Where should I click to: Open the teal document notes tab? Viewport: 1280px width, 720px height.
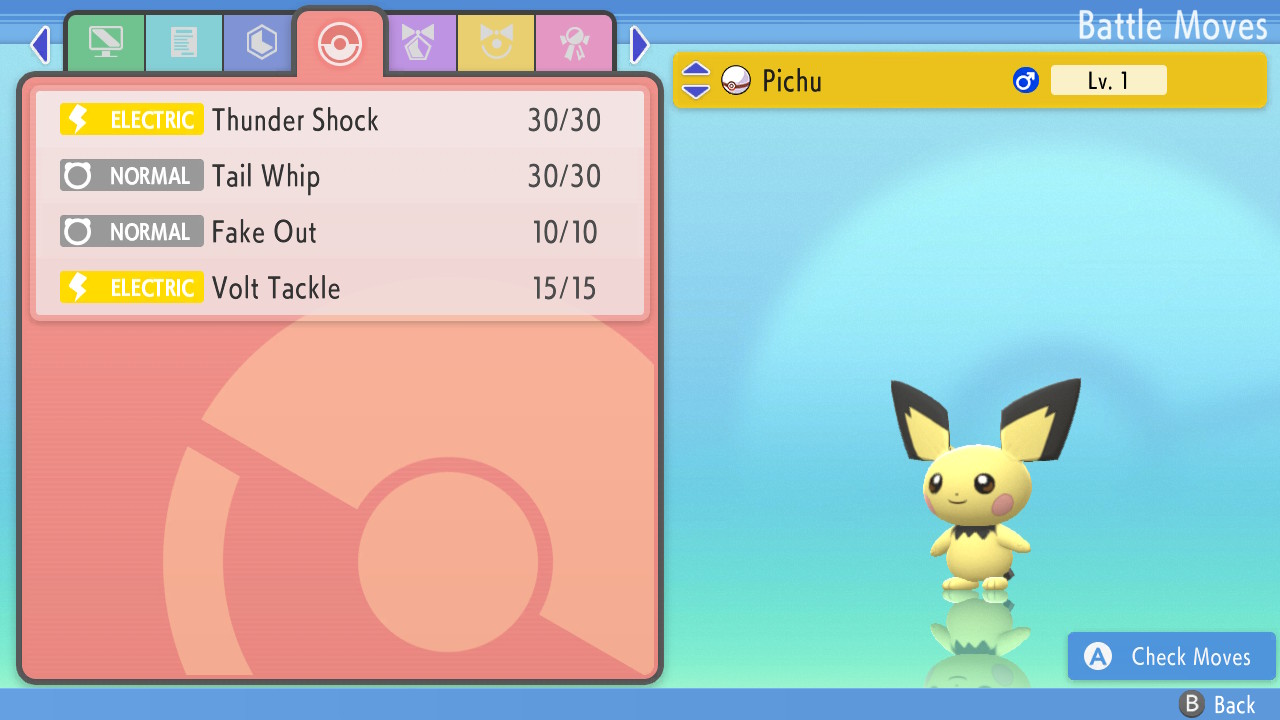184,43
